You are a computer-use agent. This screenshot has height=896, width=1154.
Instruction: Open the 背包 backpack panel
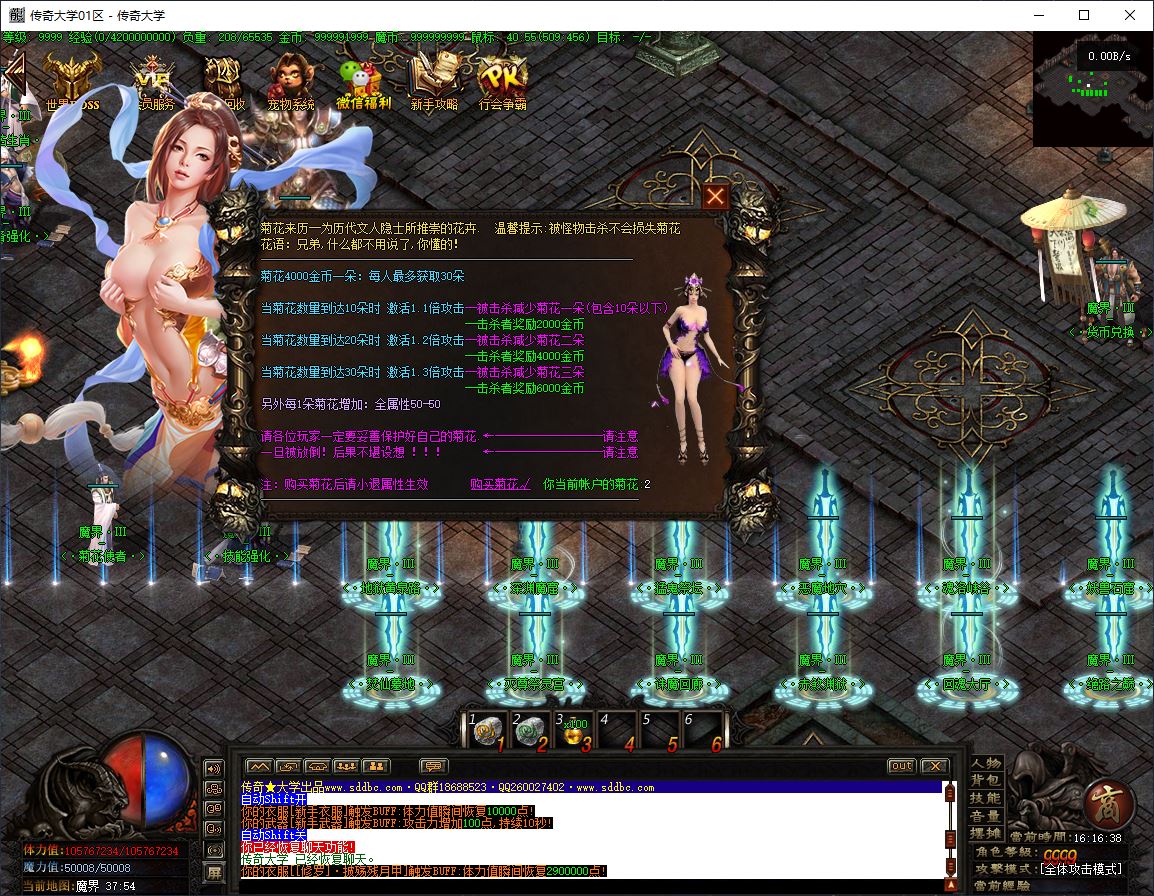click(986, 780)
